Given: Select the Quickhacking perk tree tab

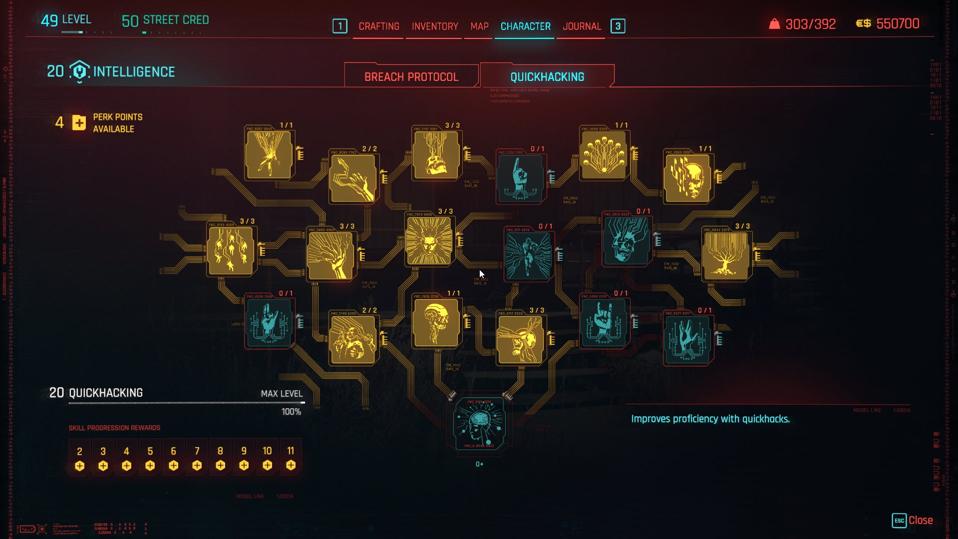Looking at the screenshot, I should click(547, 76).
